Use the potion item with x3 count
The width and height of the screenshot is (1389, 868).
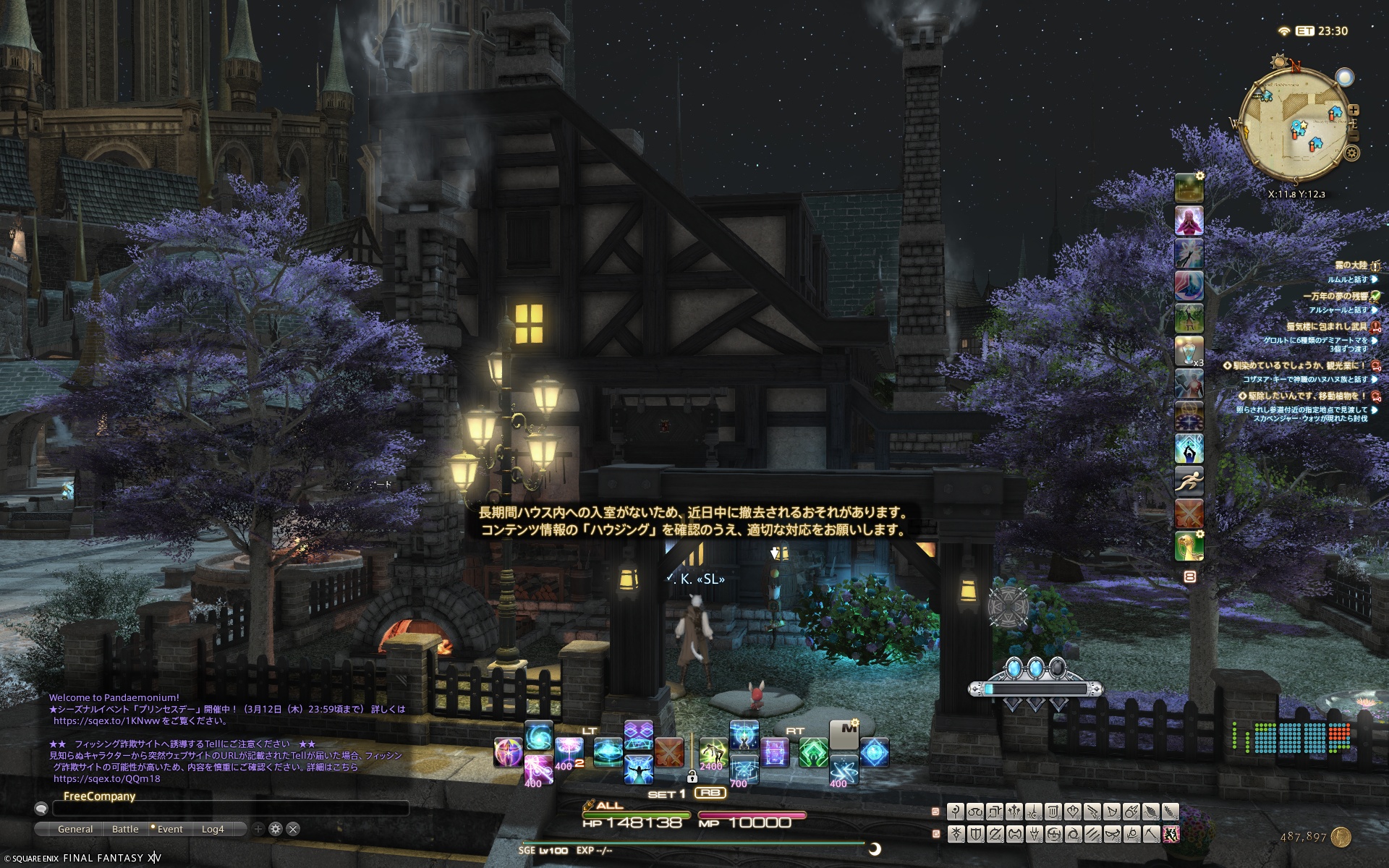point(1189,351)
